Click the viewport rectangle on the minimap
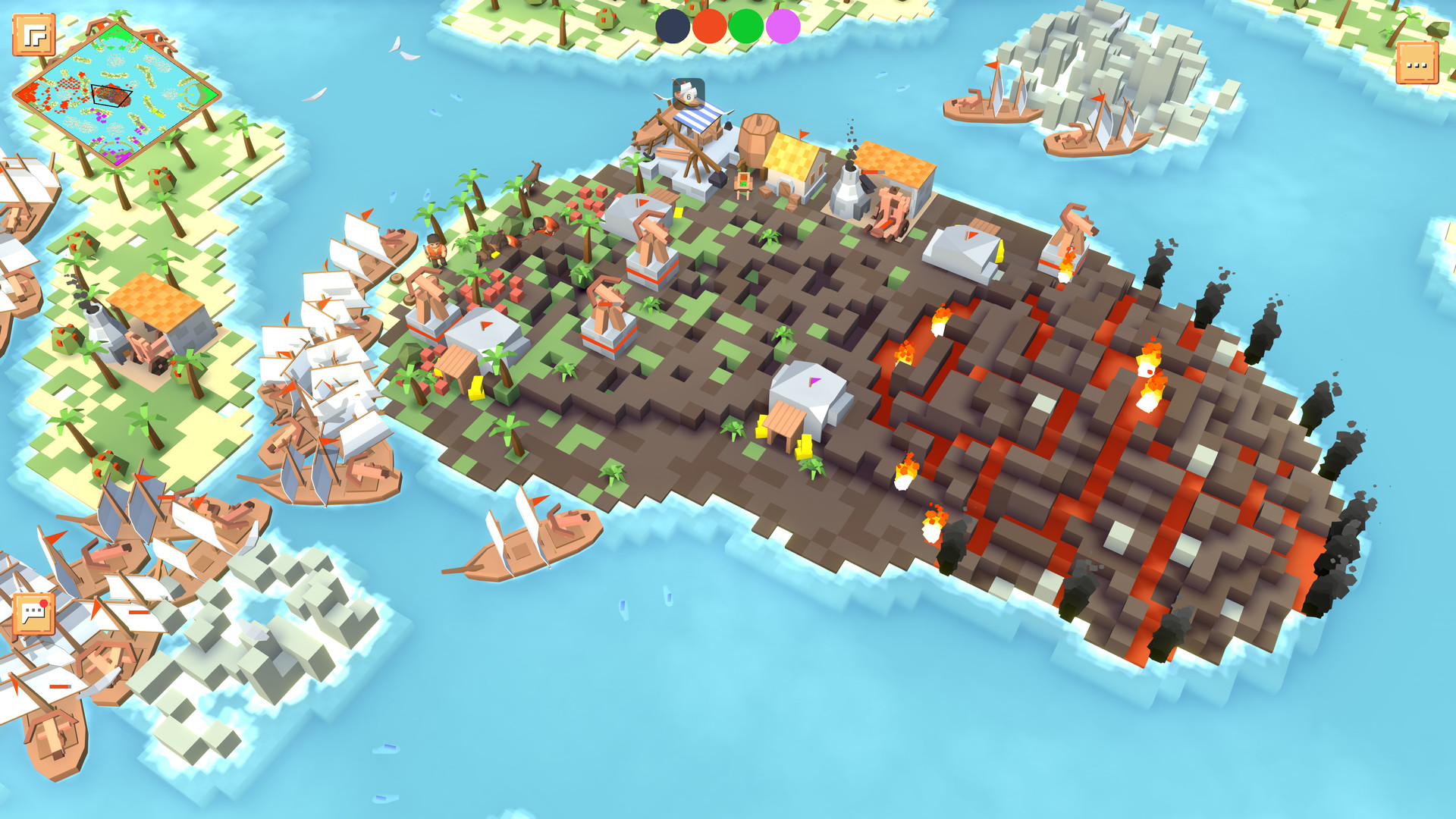Viewport: 1456px width, 819px height. pyautogui.click(x=112, y=95)
